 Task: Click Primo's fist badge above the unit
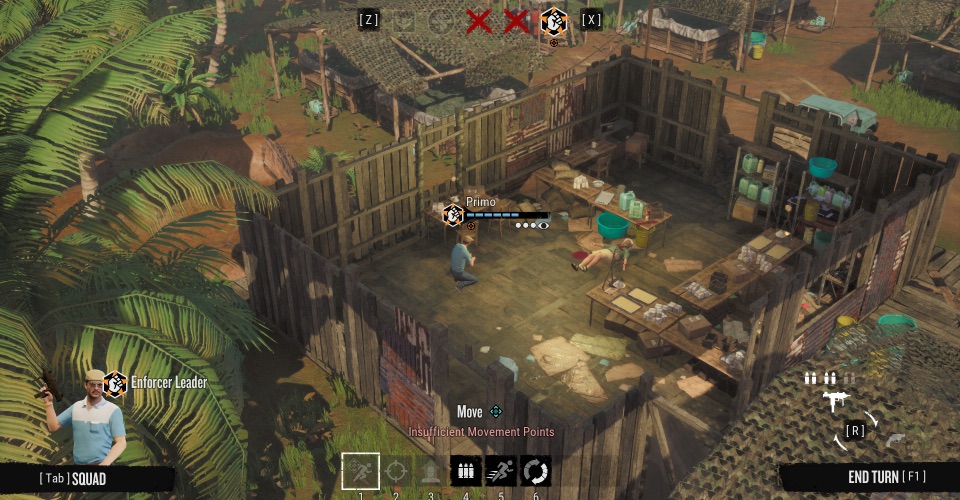coord(453,214)
